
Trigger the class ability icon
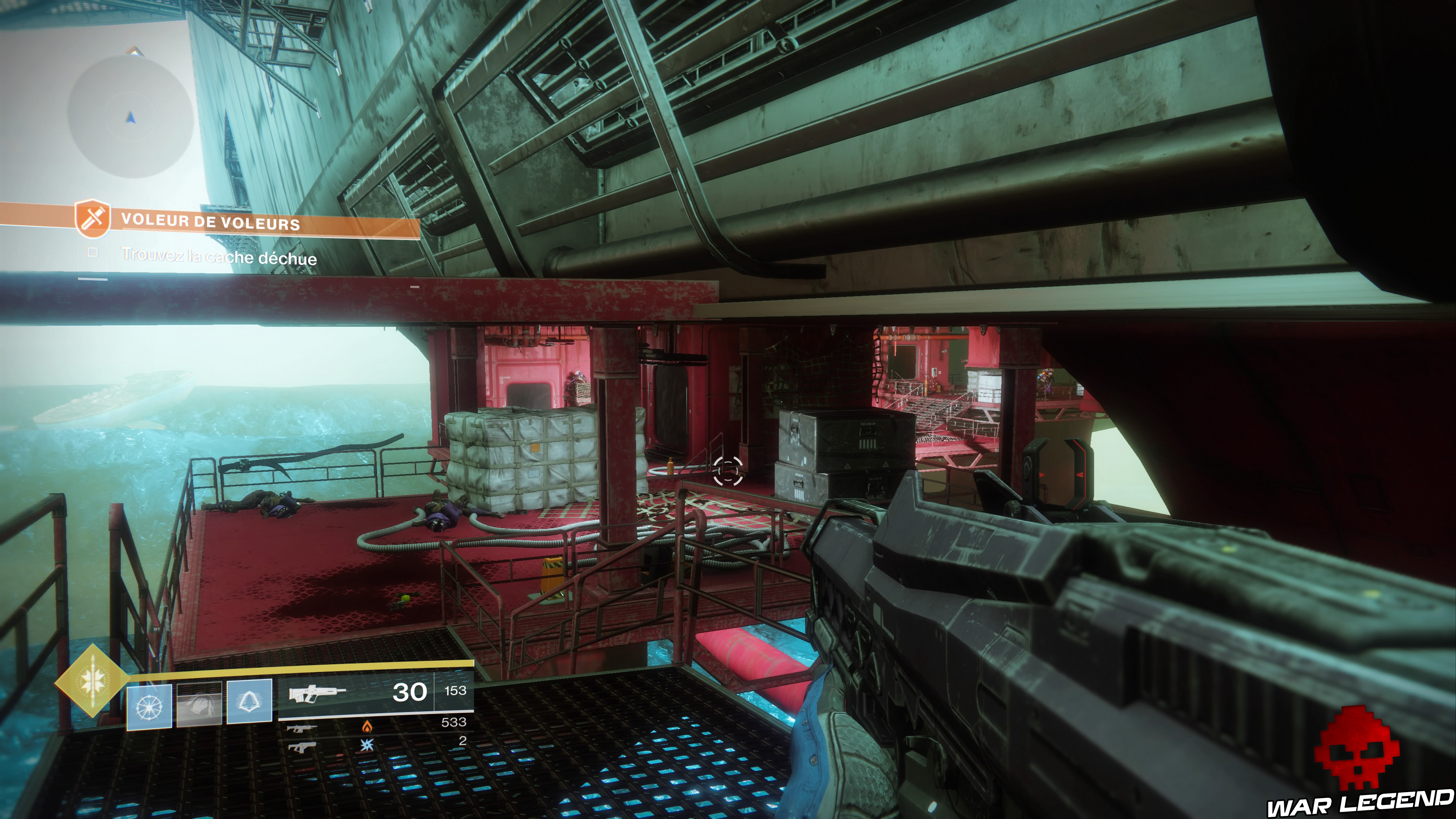[249, 701]
